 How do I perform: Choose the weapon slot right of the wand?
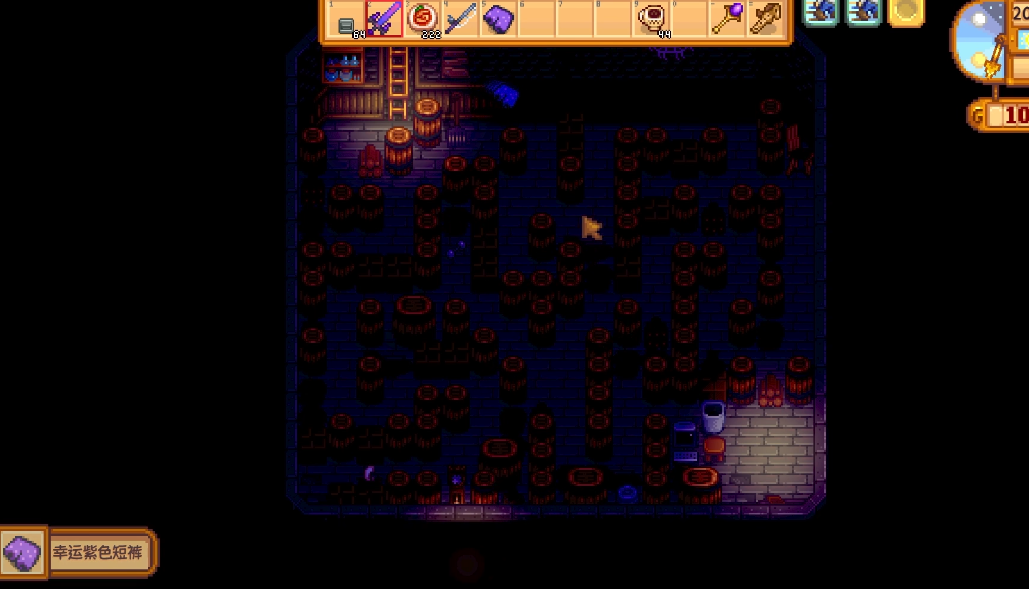coord(765,19)
